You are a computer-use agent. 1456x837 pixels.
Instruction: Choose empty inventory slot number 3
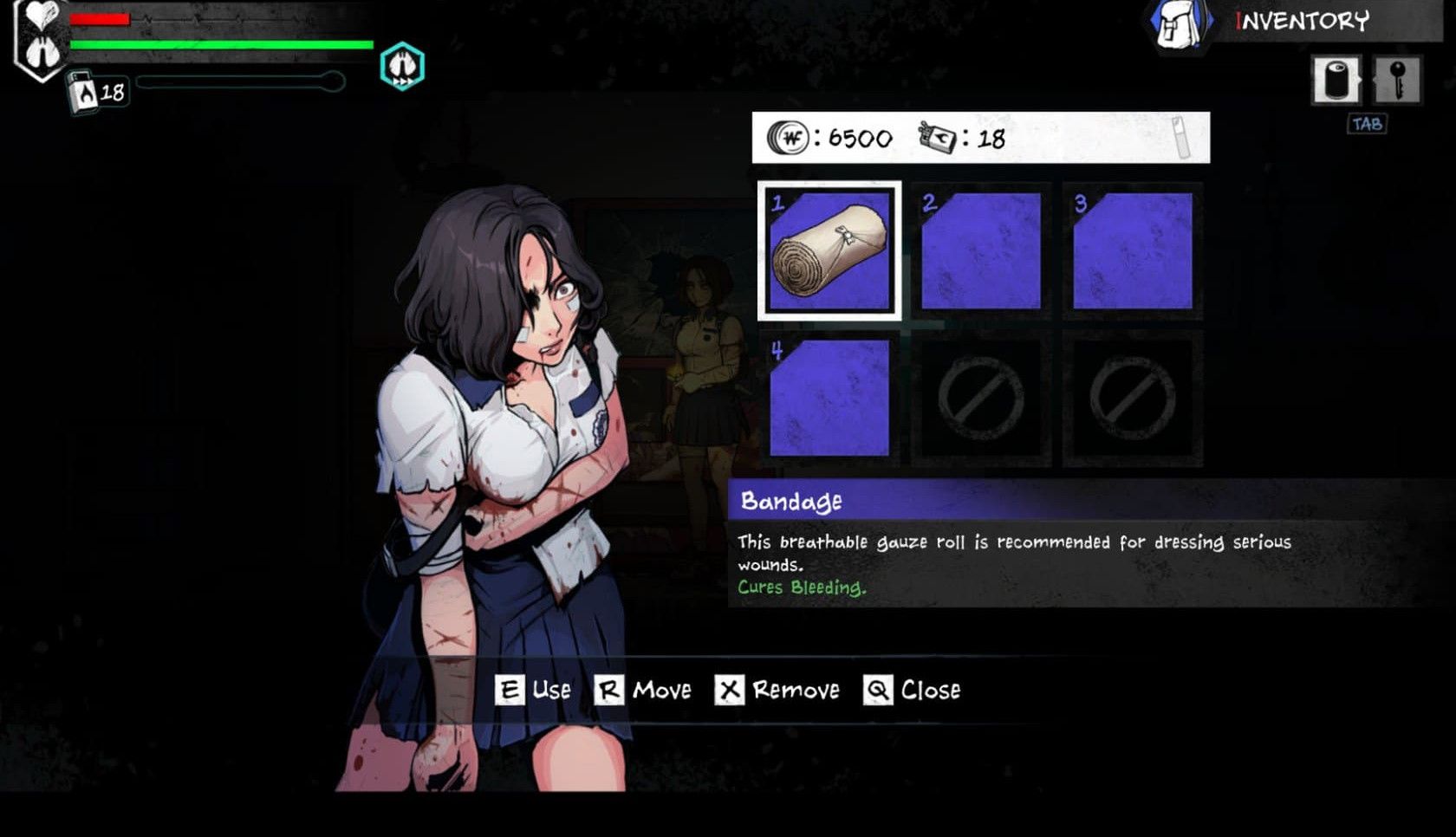pos(1132,251)
